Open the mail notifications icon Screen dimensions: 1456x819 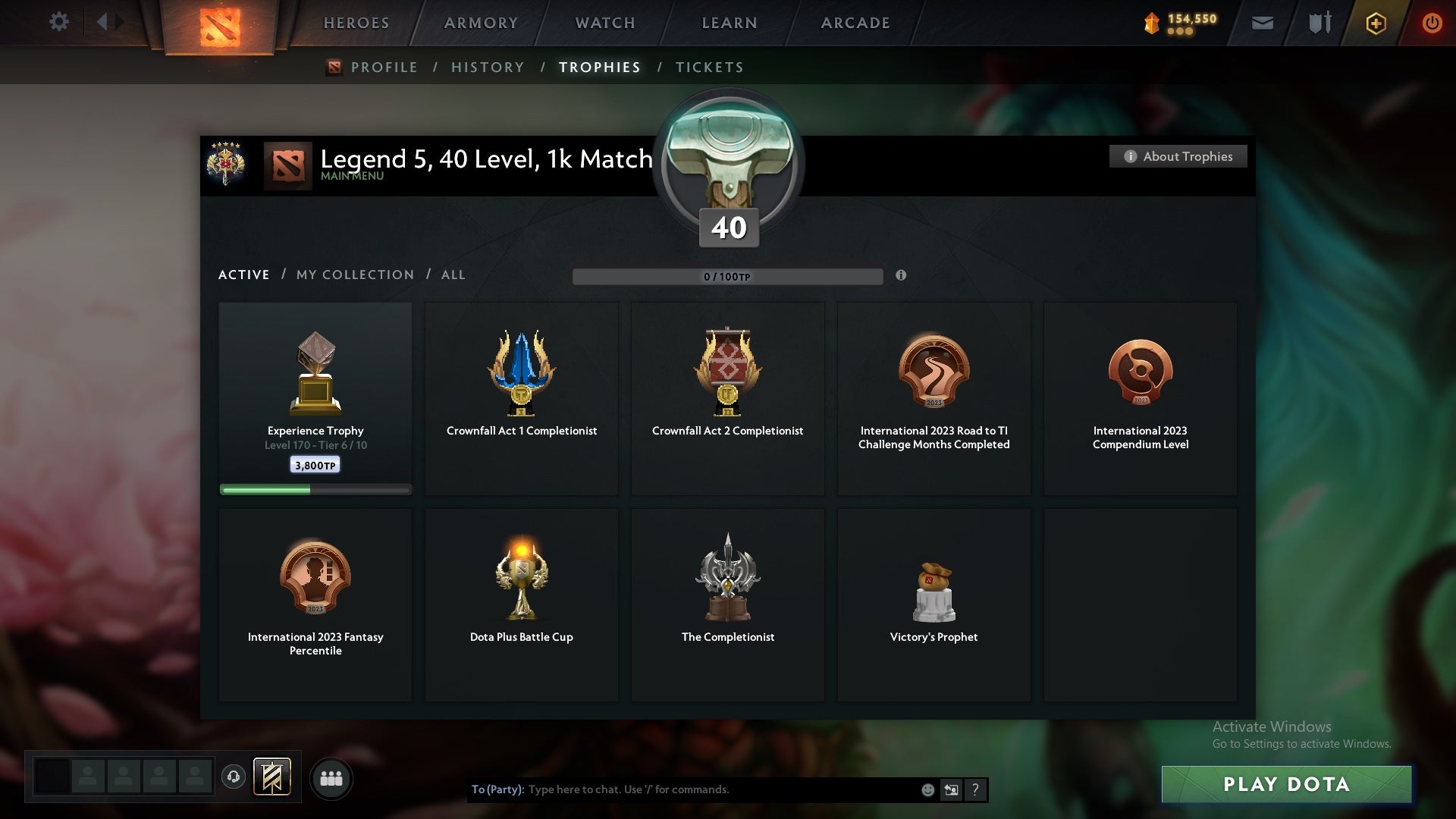1263,23
